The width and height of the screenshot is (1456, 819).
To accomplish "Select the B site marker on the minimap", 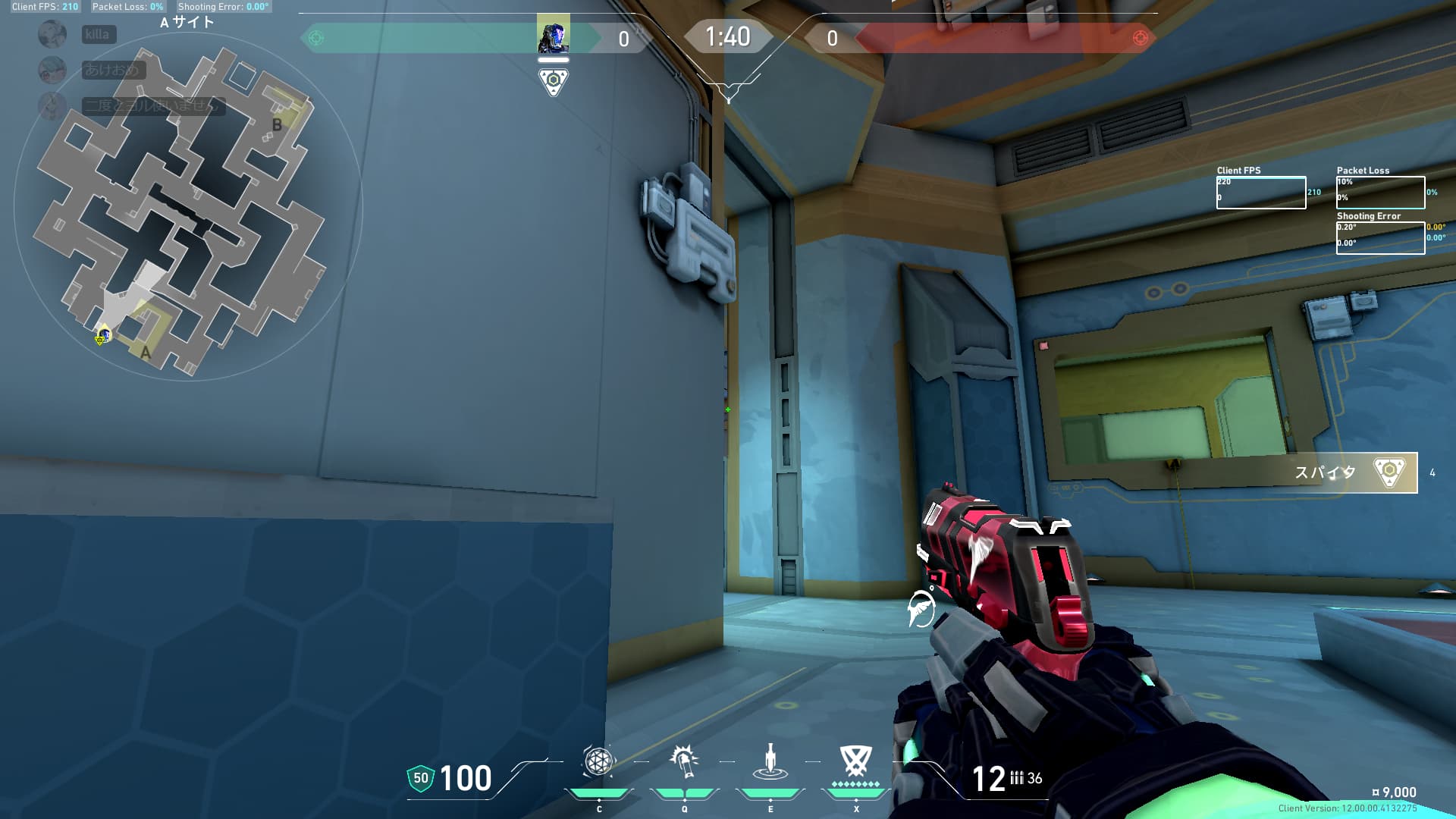I will click(x=277, y=125).
